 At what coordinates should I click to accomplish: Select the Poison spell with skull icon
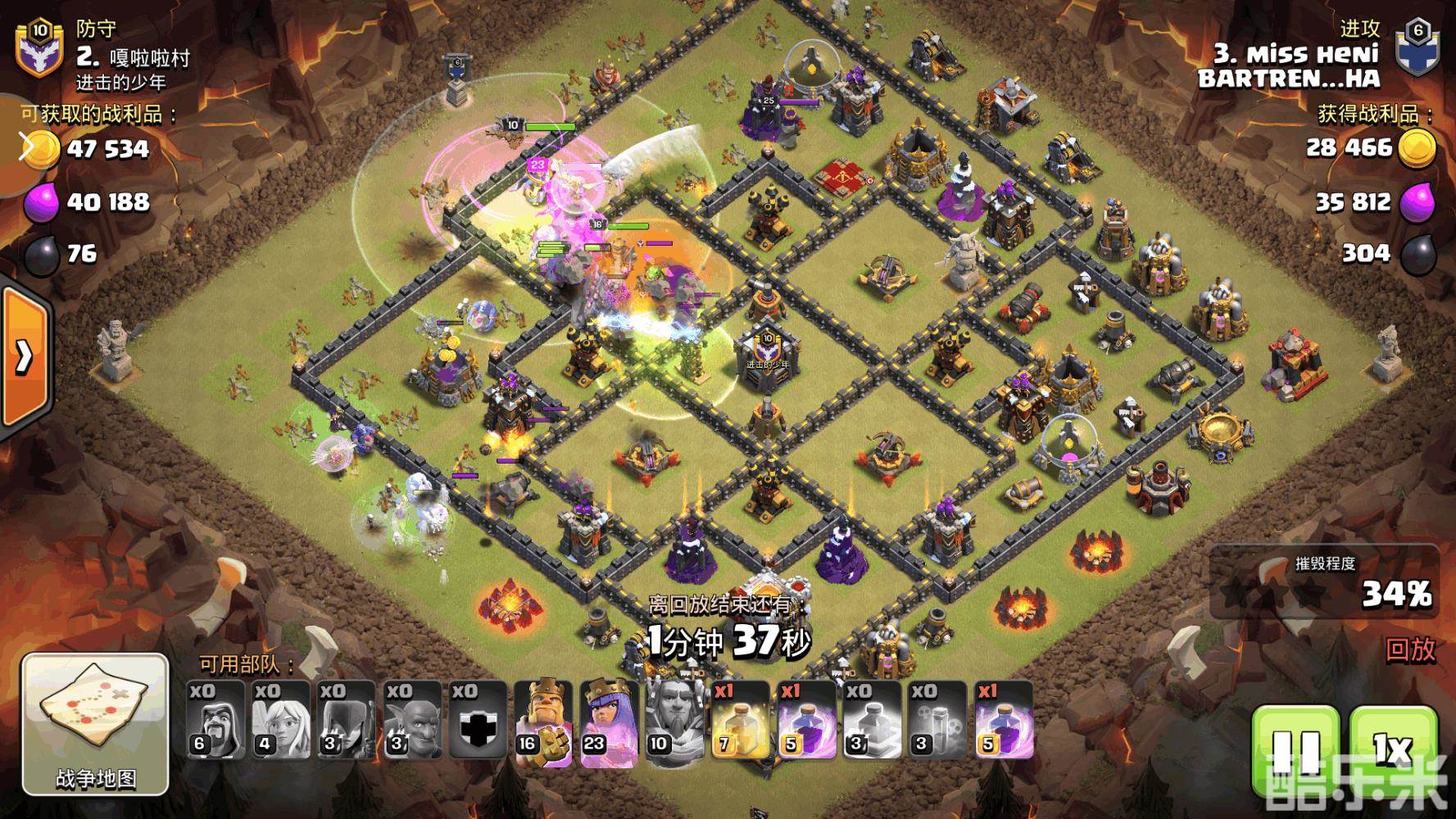click(937, 721)
